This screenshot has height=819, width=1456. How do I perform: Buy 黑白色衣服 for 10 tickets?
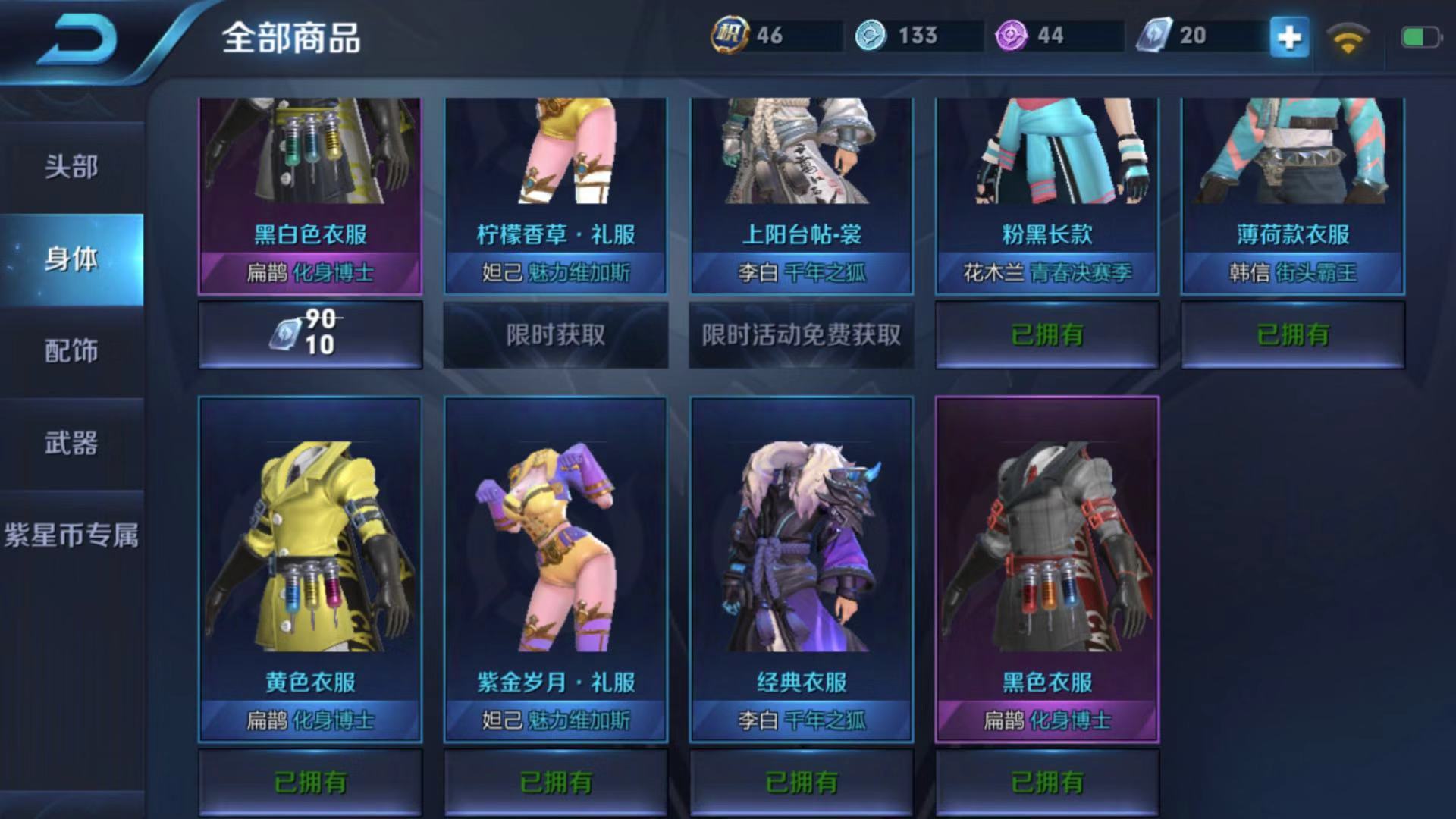tap(310, 334)
